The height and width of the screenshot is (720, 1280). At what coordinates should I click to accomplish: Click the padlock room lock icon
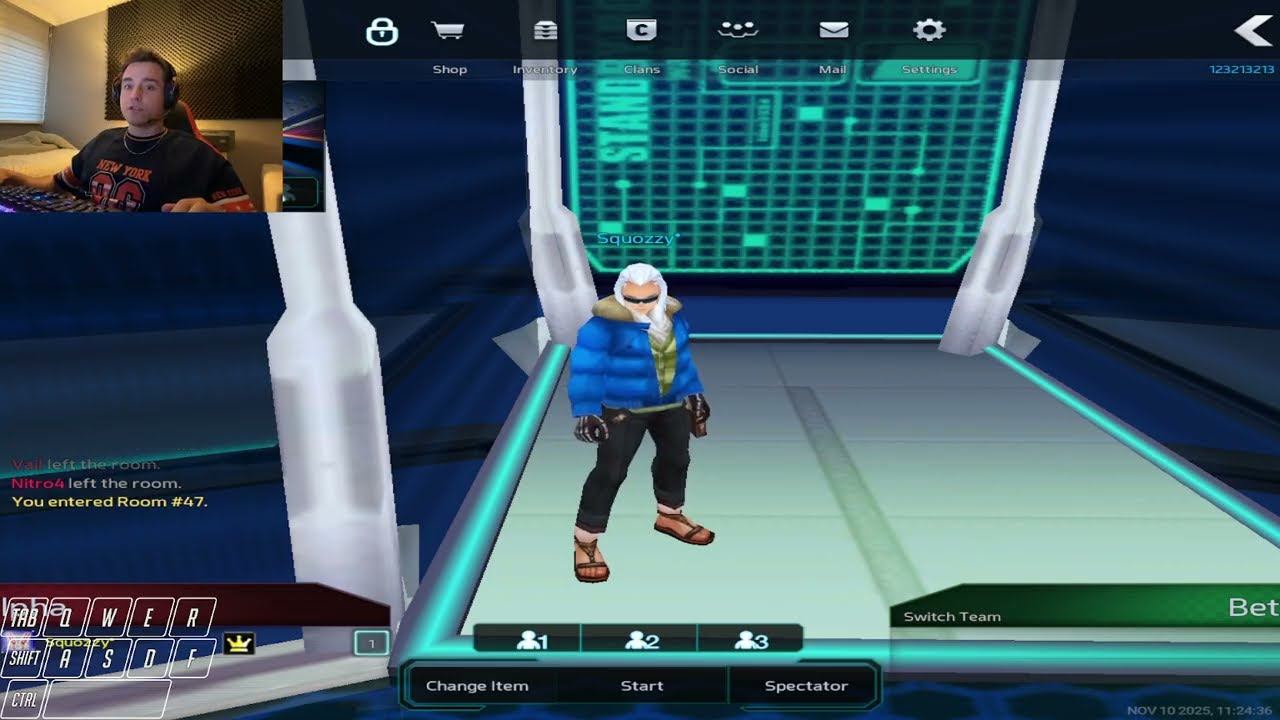click(x=382, y=32)
